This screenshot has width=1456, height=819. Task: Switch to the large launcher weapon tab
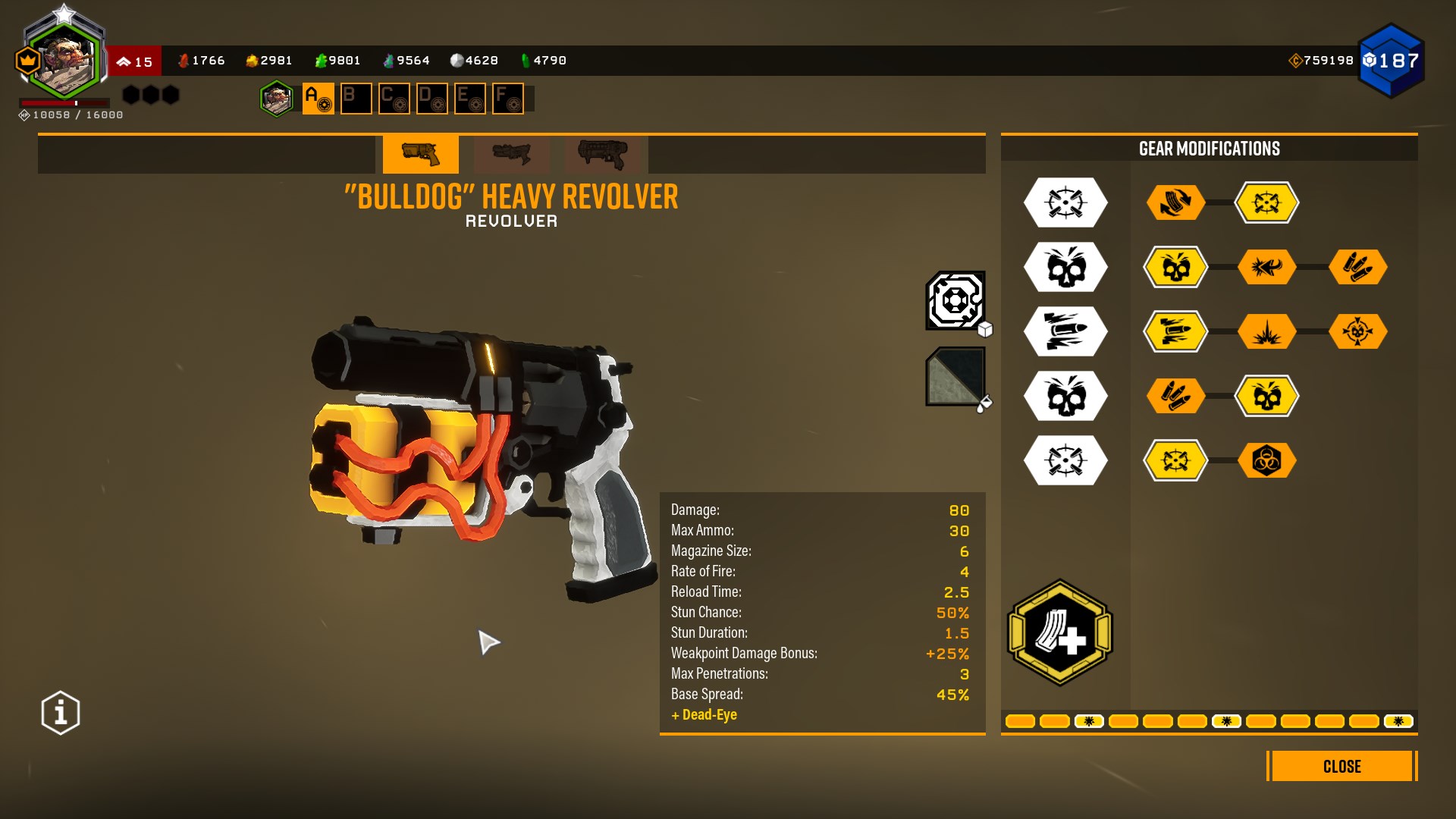603,154
